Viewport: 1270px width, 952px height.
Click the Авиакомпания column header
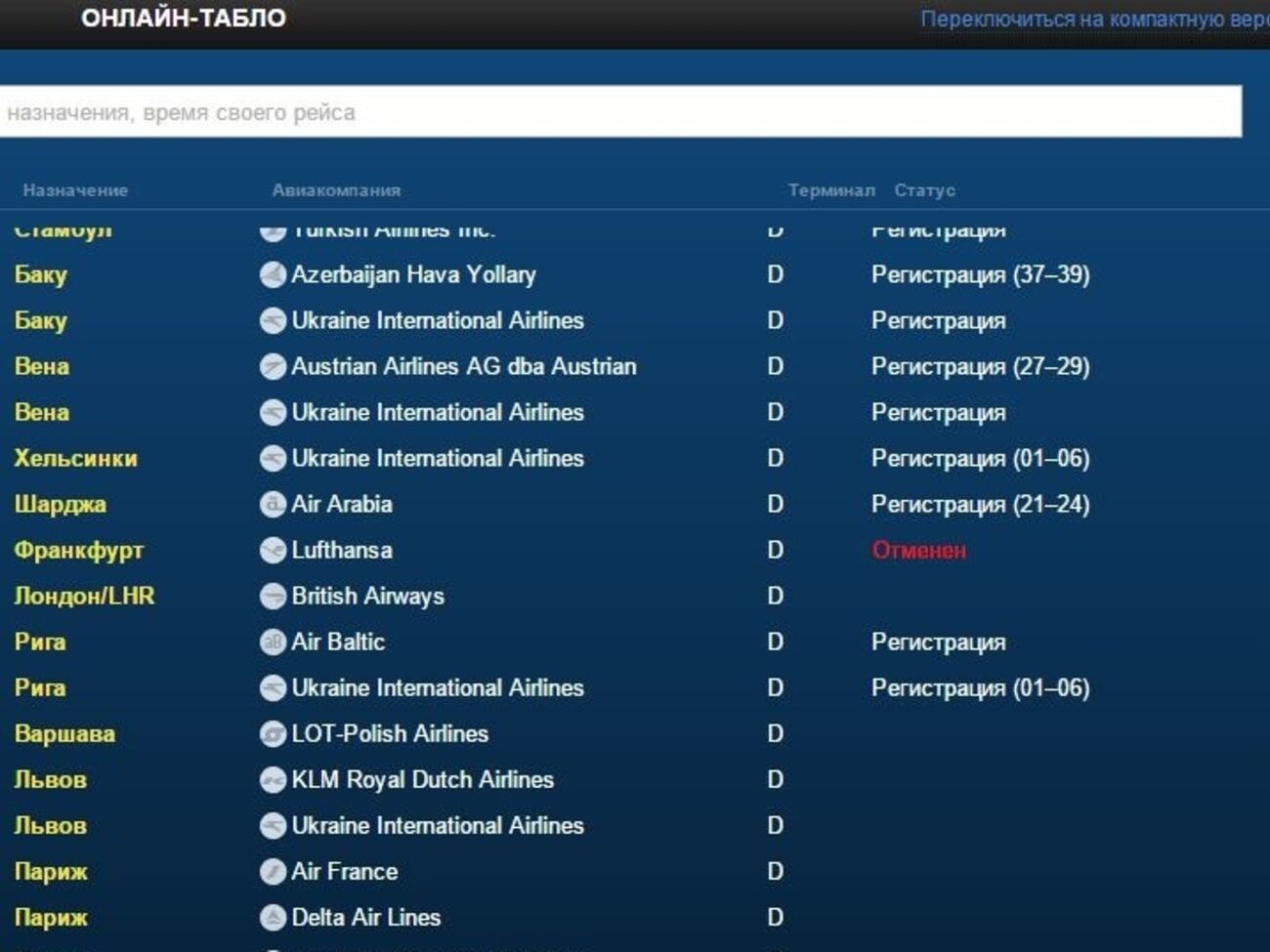(336, 190)
